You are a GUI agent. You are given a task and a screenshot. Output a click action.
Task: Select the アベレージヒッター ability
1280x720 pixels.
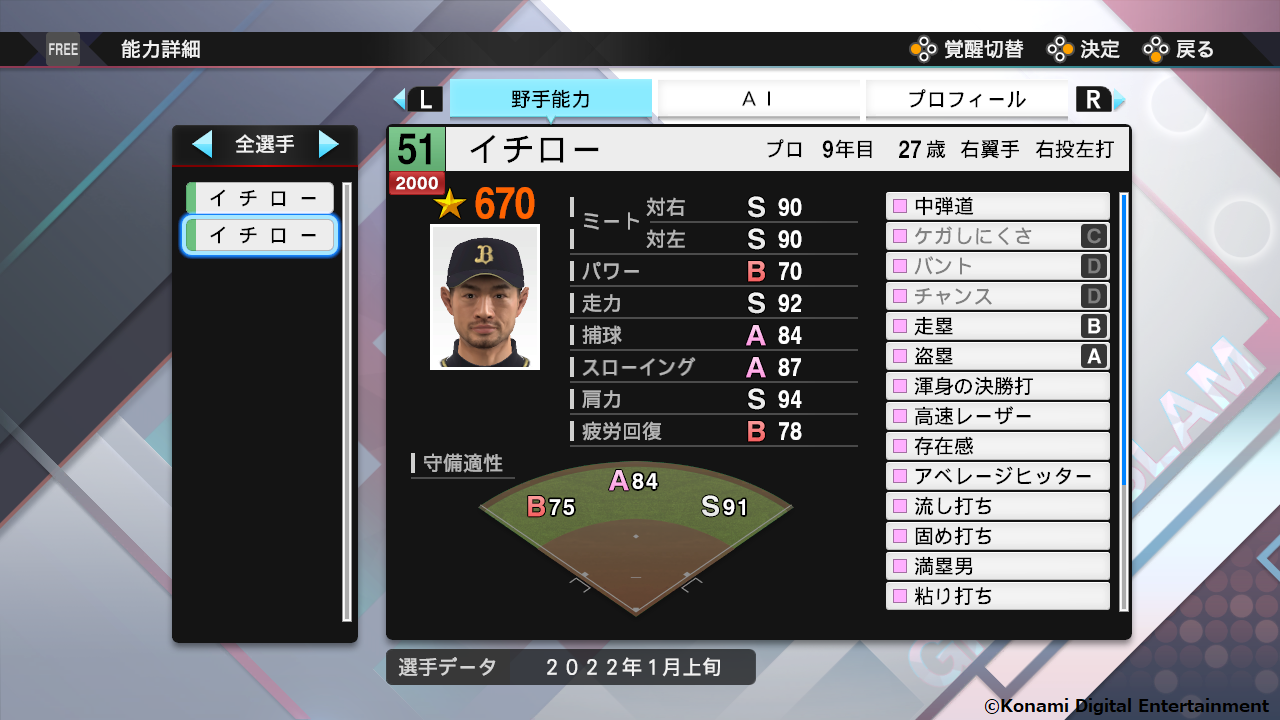(x=997, y=476)
